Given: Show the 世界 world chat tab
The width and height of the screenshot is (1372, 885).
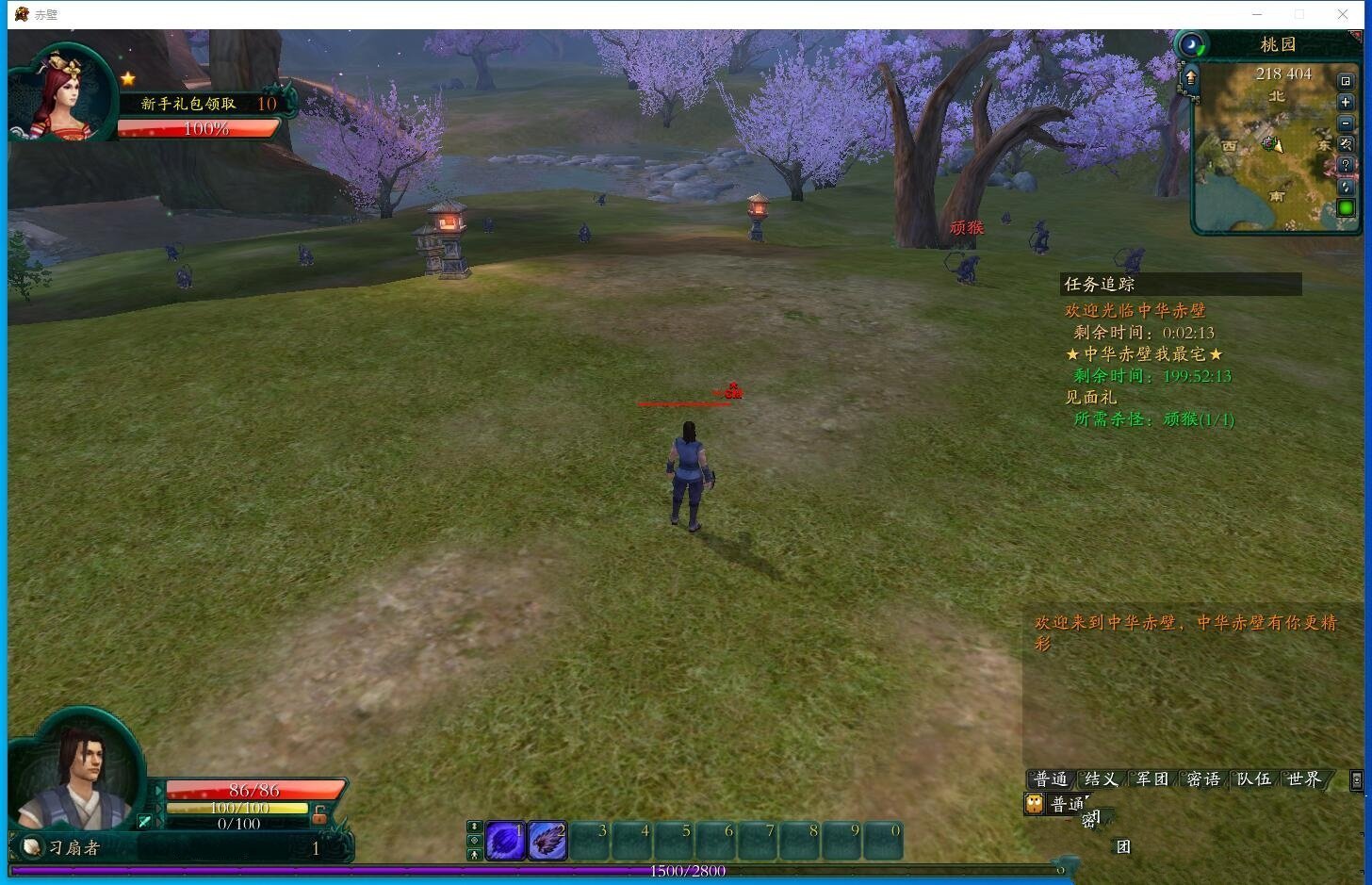Looking at the screenshot, I should pyautogui.click(x=1304, y=779).
